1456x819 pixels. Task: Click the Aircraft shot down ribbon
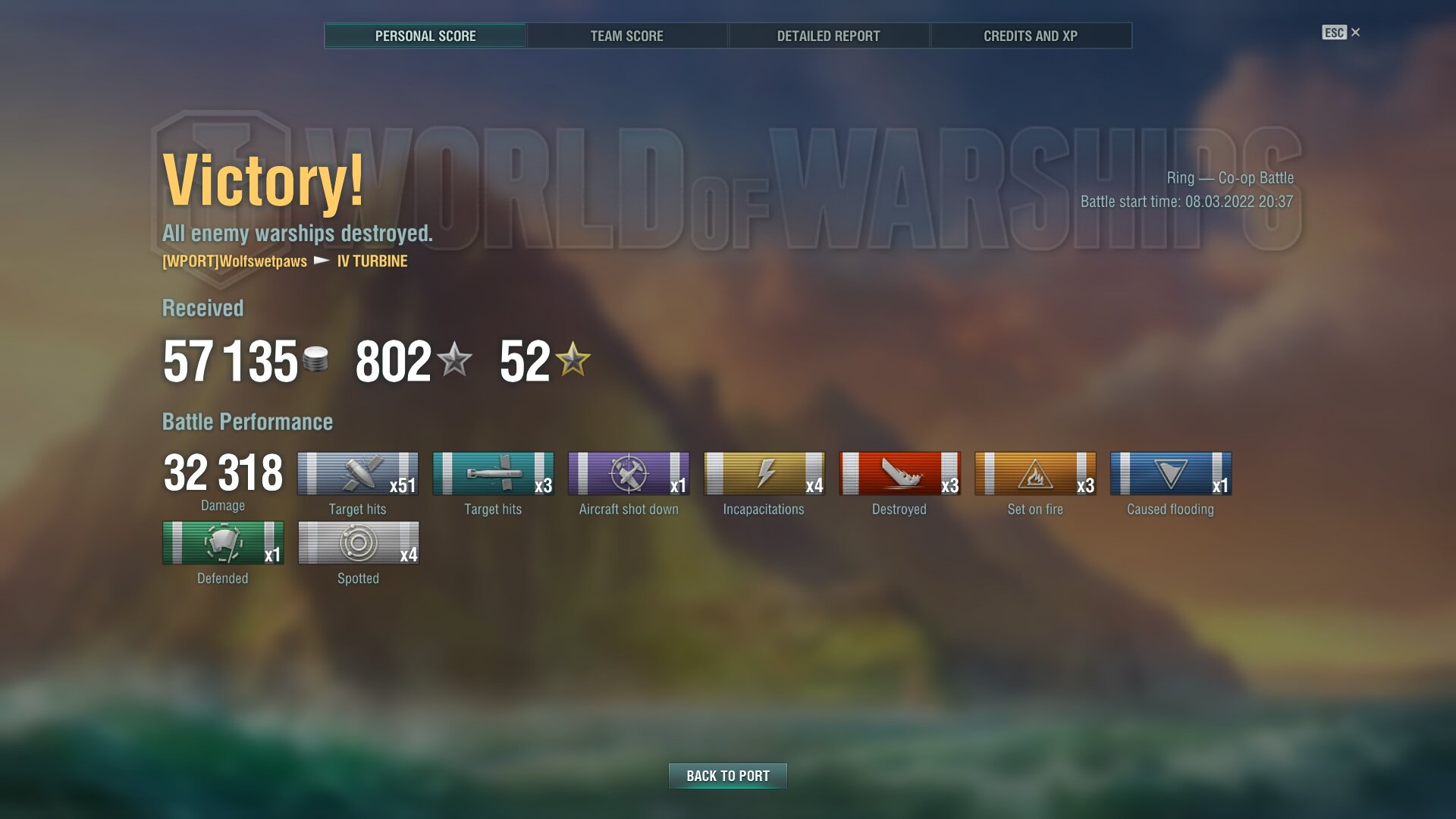pyautogui.click(x=629, y=474)
